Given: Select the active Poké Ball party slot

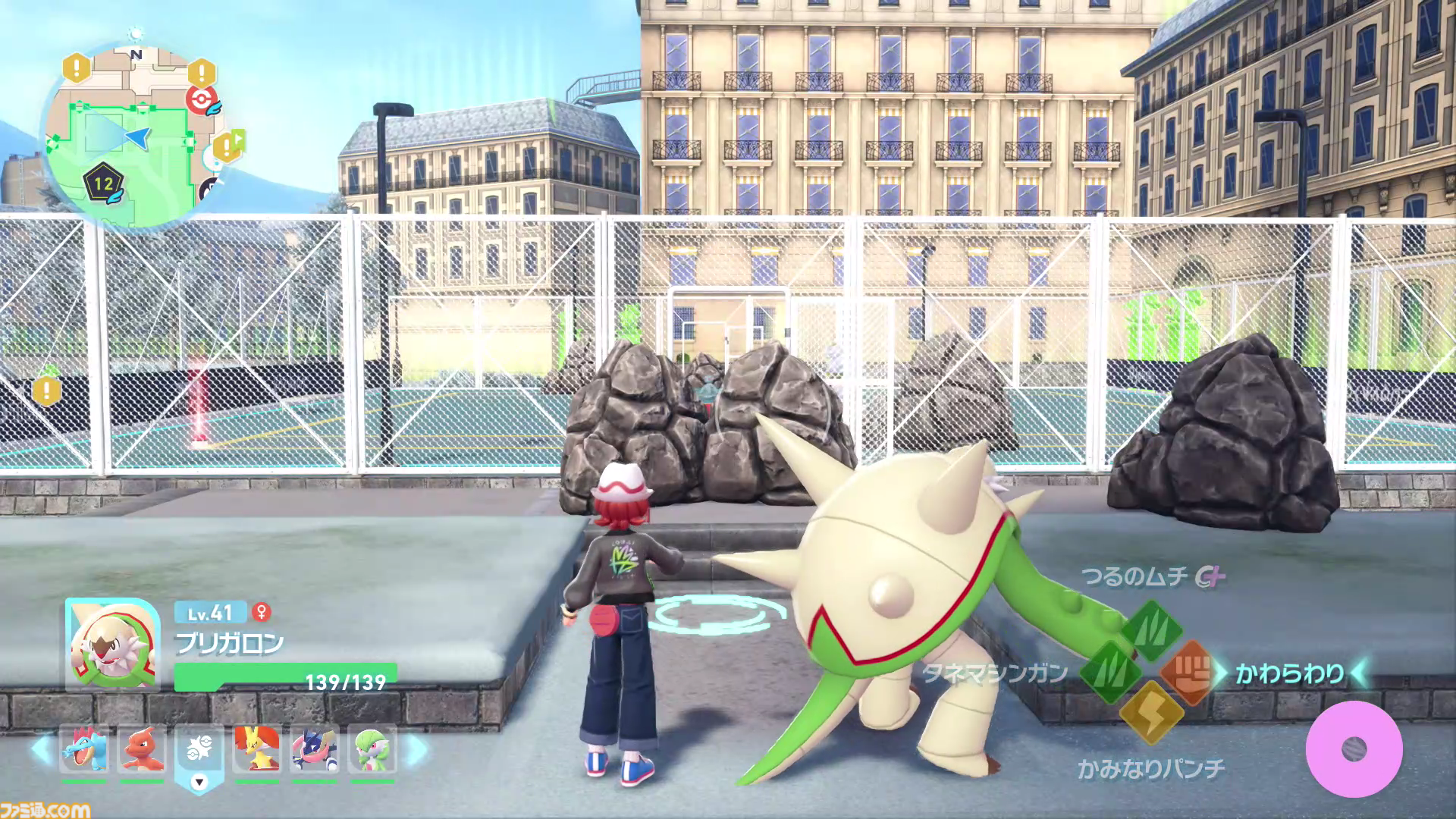Looking at the screenshot, I should pyautogui.click(x=199, y=750).
